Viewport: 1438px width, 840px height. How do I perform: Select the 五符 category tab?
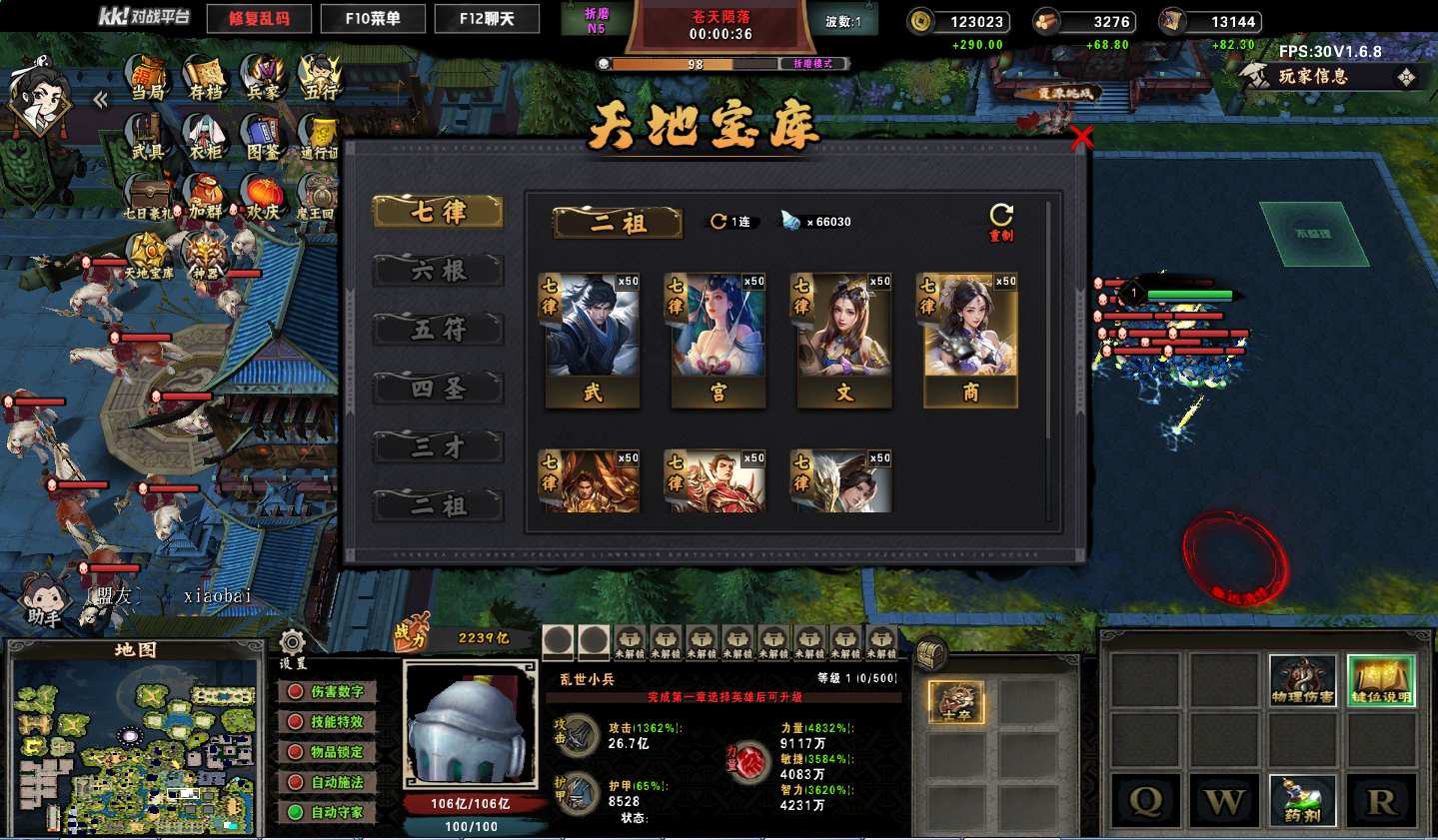click(438, 330)
